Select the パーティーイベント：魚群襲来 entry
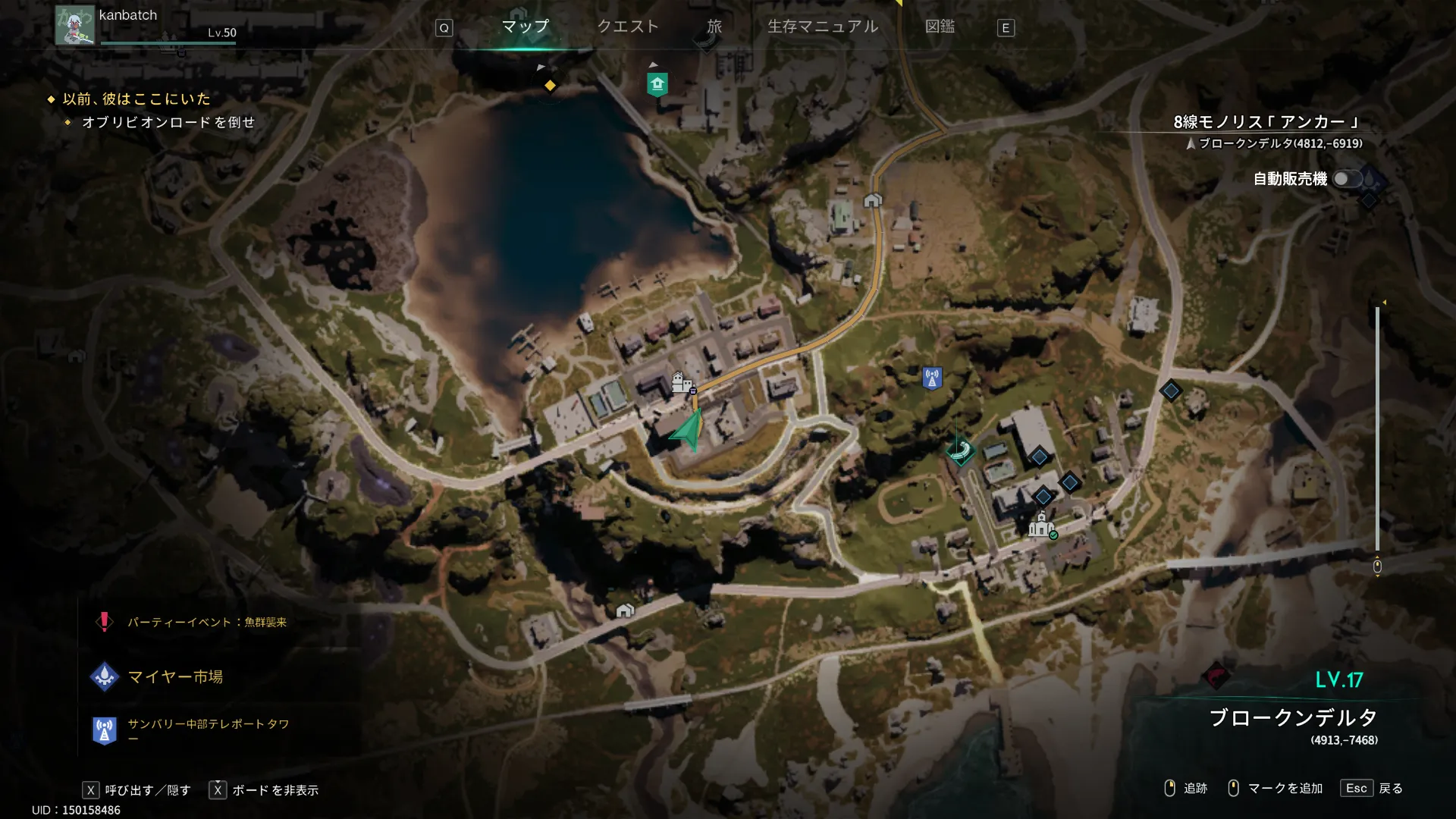 (206, 623)
